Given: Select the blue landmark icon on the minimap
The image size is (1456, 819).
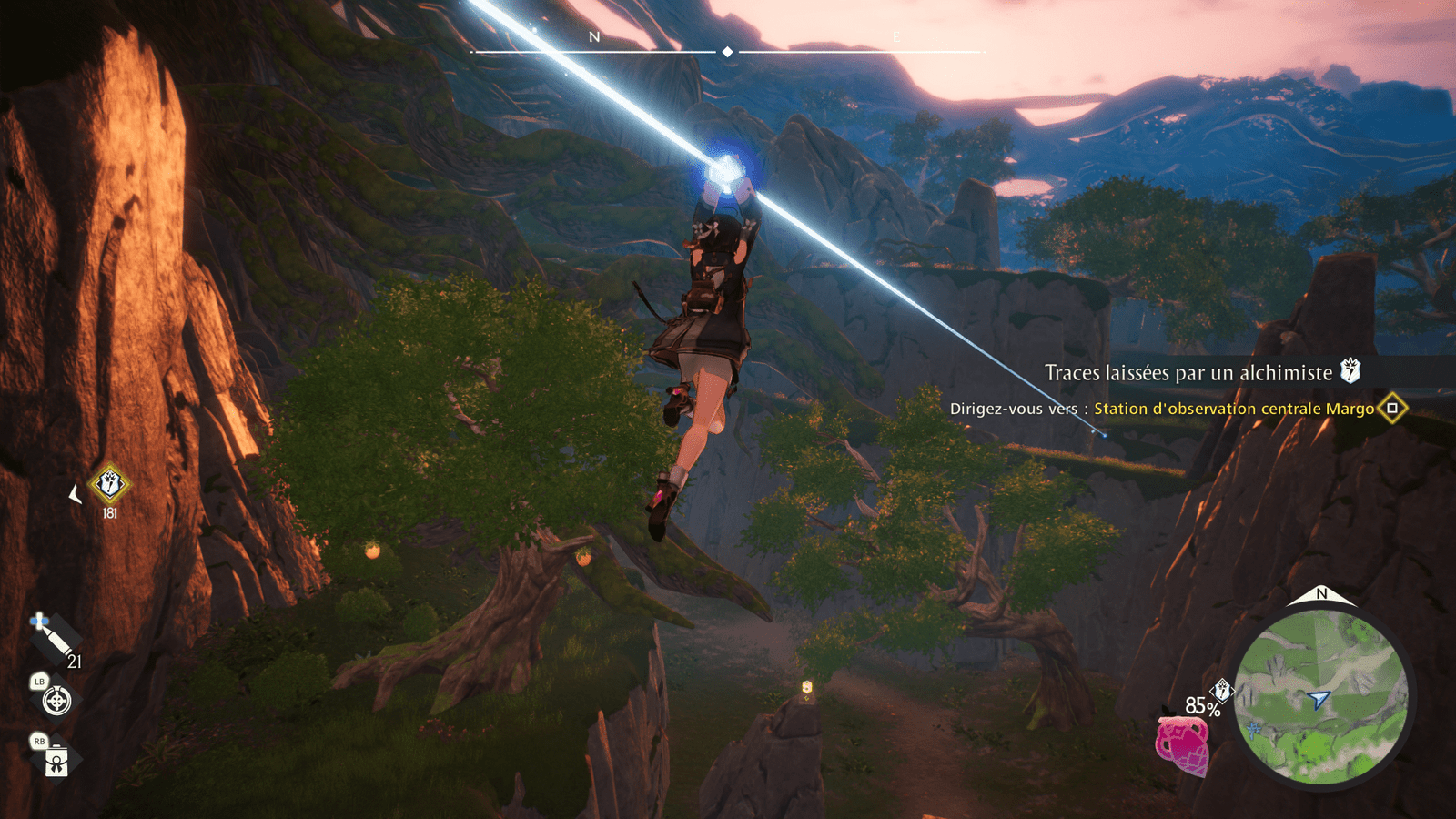Looking at the screenshot, I should click(1255, 730).
